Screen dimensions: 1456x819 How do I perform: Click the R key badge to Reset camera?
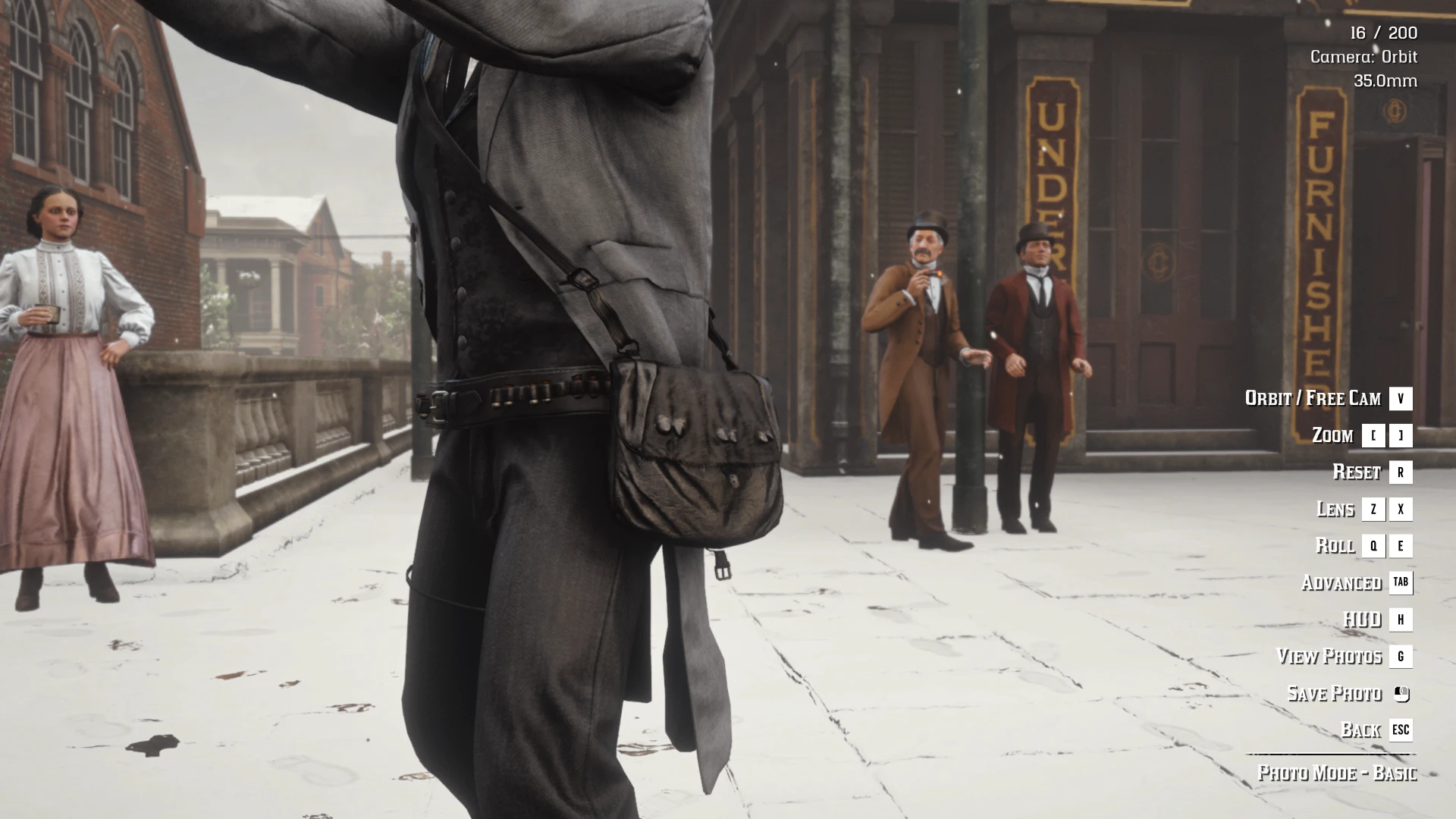click(1401, 472)
